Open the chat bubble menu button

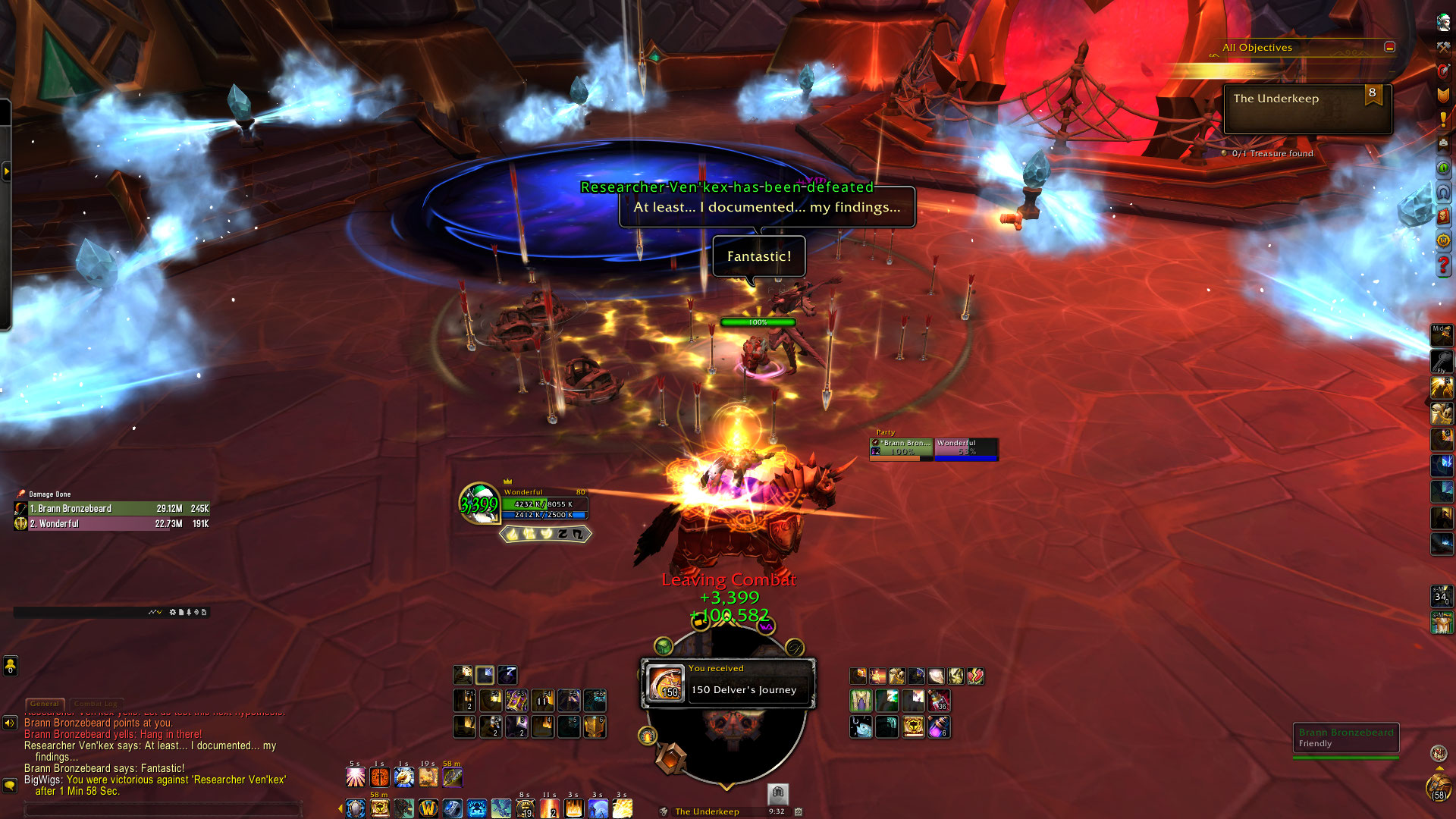click(x=10, y=786)
